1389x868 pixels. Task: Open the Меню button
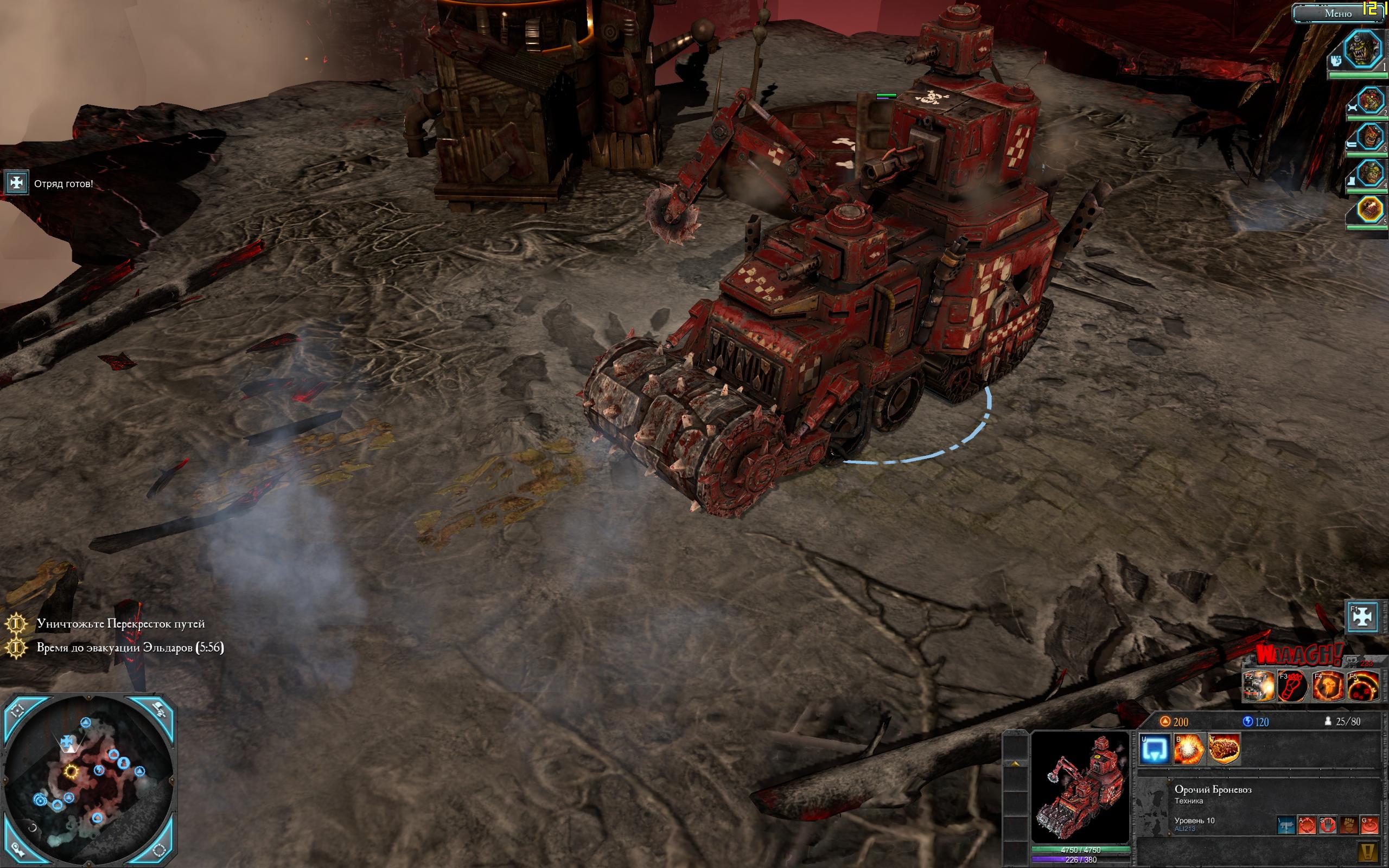click(x=1338, y=13)
